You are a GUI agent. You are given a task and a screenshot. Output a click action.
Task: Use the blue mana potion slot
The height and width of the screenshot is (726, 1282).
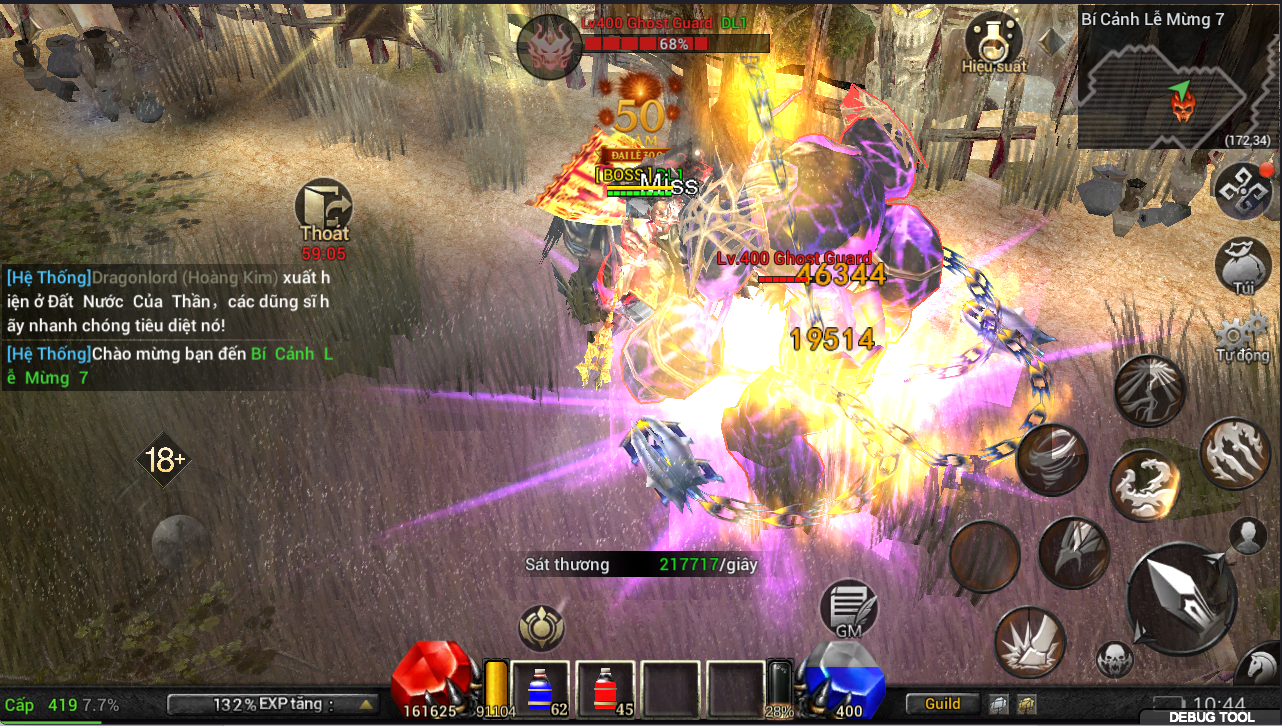541,690
